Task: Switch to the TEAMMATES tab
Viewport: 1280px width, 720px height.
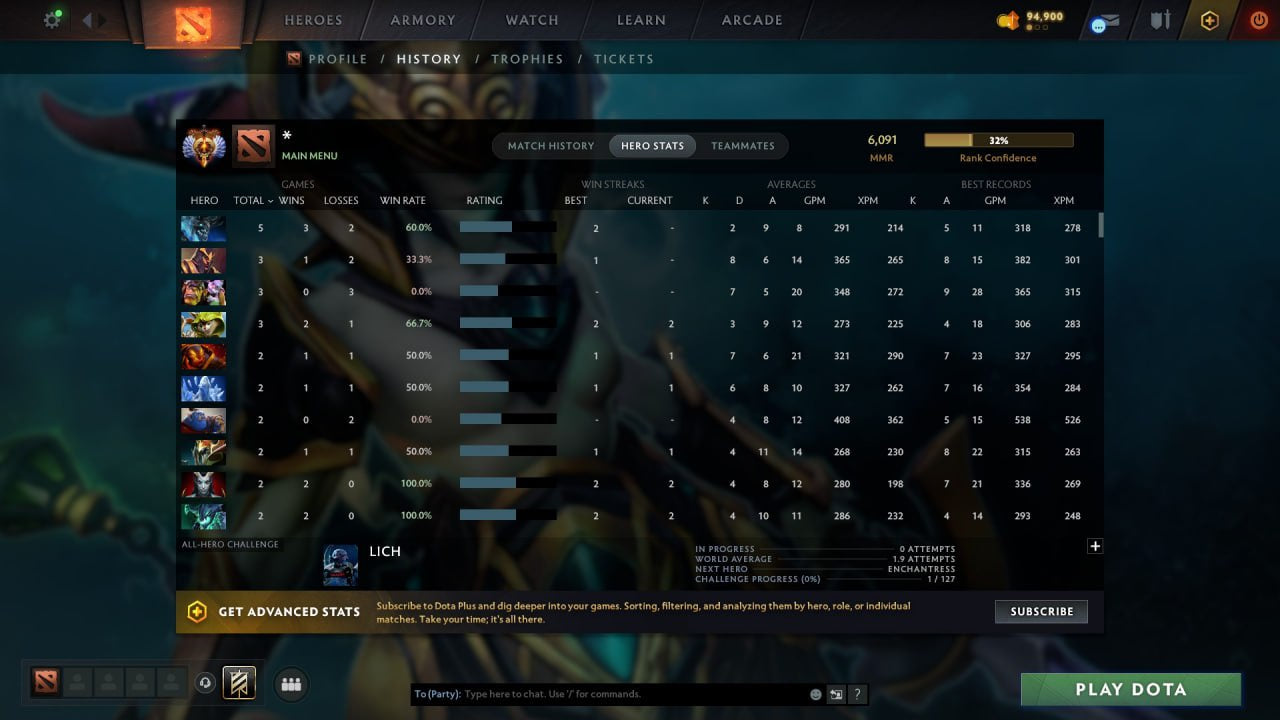Action: [743, 145]
